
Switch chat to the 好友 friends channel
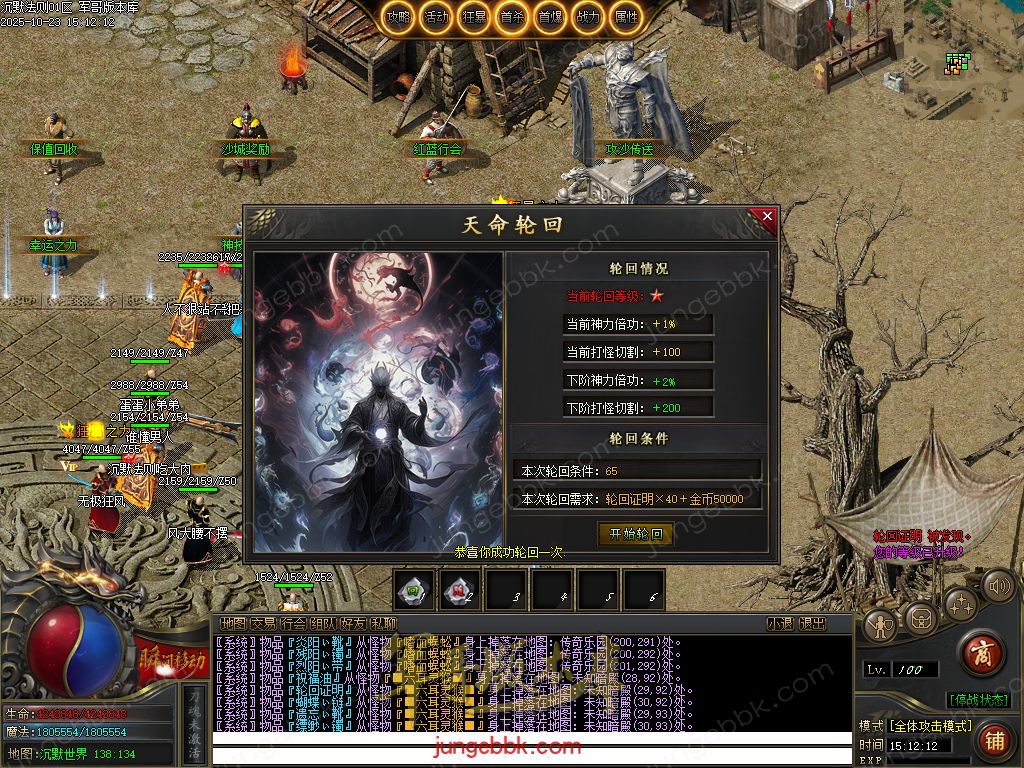click(353, 624)
